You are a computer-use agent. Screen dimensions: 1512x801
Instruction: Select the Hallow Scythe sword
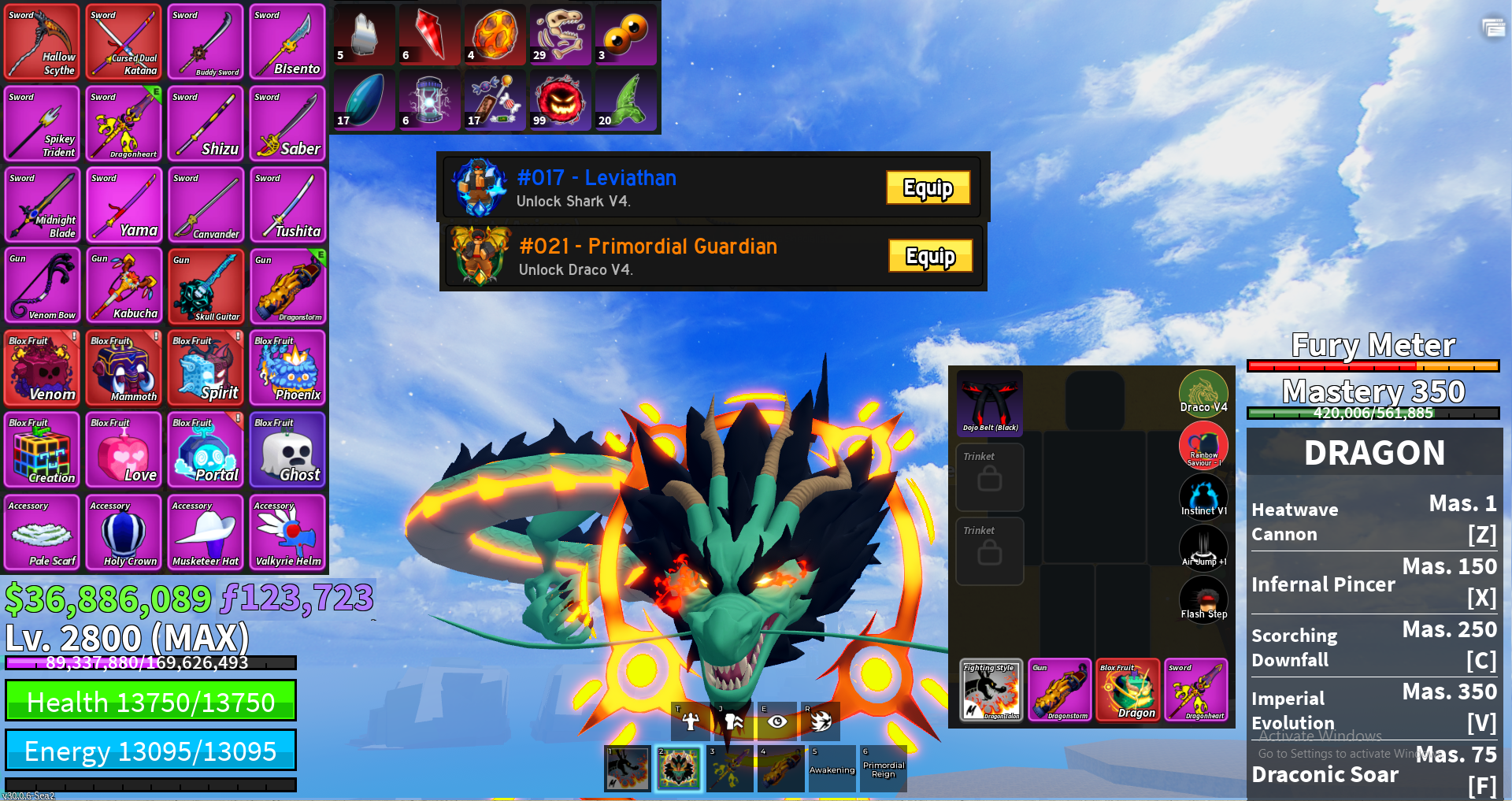click(x=43, y=43)
